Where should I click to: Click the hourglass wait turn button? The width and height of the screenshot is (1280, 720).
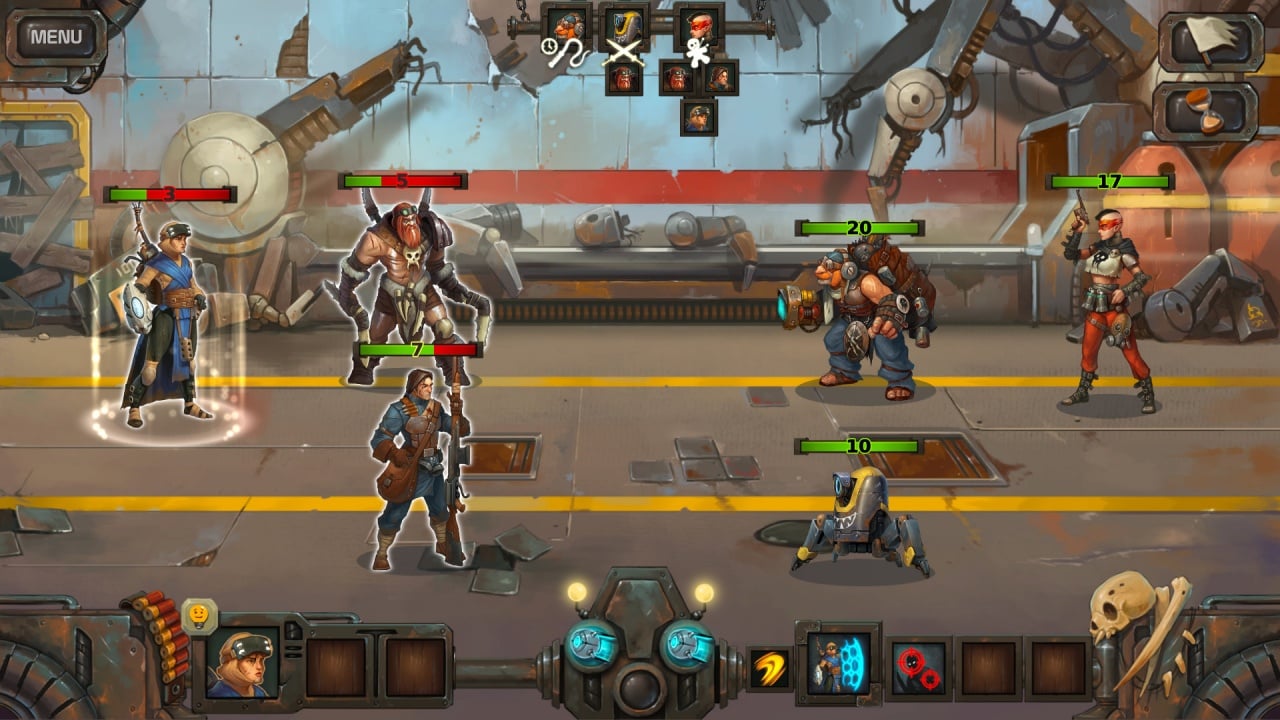point(1207,111)
